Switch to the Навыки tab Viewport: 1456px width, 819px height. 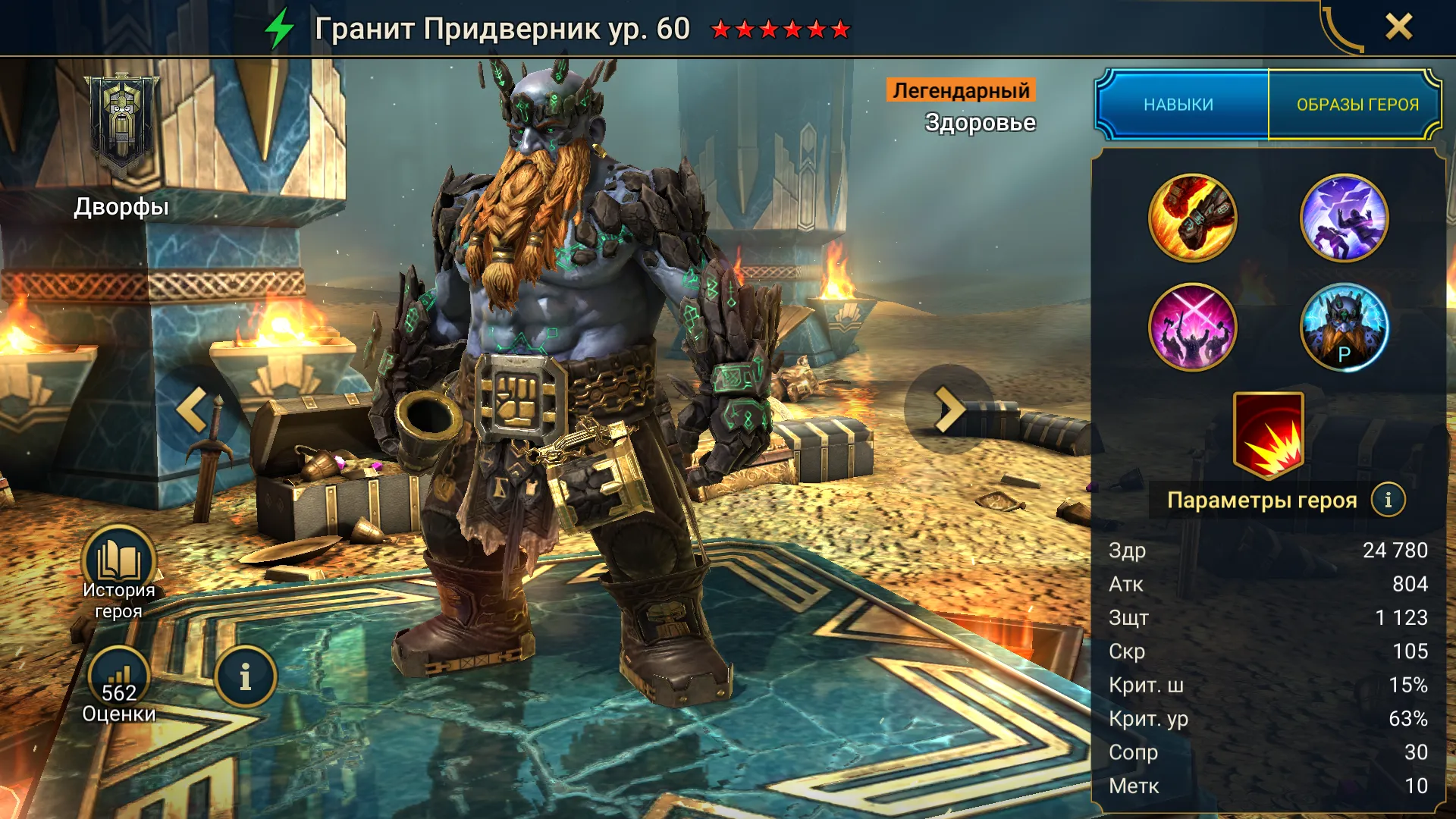click(1178, 105)
